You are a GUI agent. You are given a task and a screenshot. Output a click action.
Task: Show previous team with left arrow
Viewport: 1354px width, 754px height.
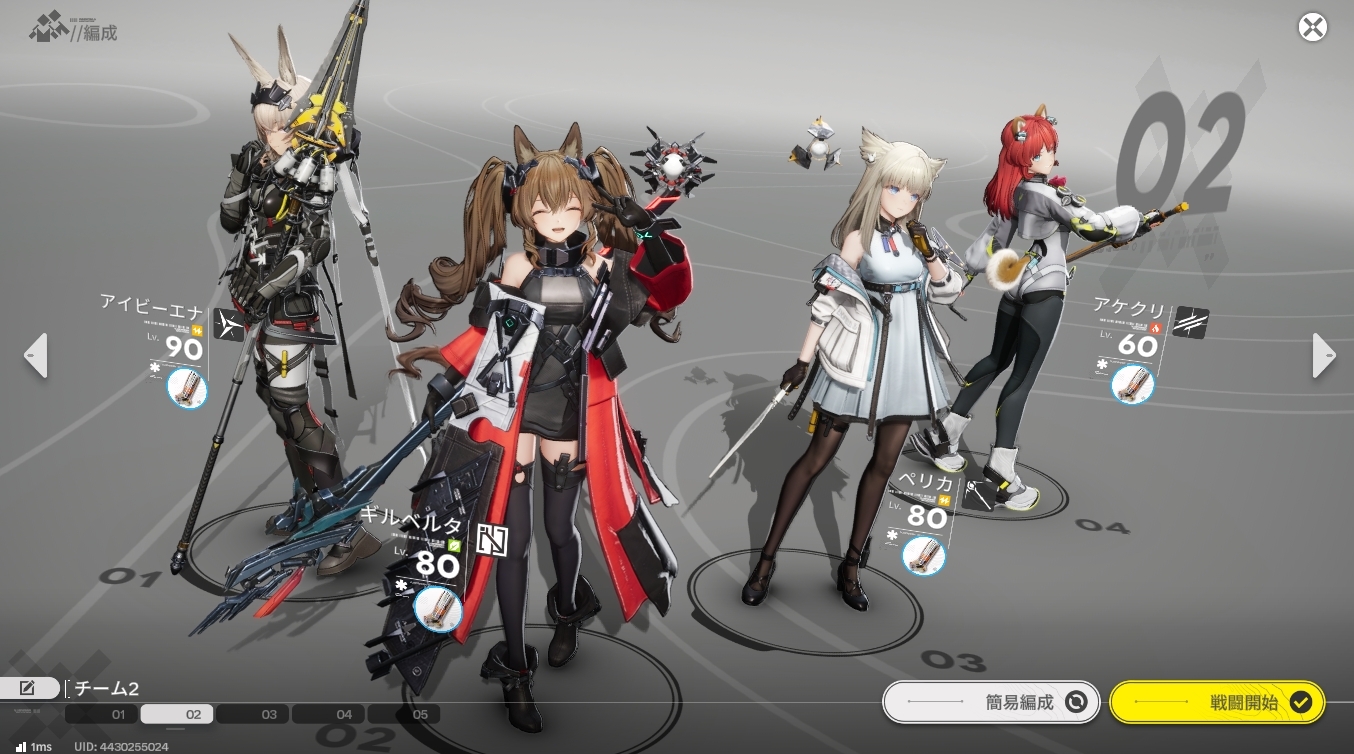pos(36,355)
